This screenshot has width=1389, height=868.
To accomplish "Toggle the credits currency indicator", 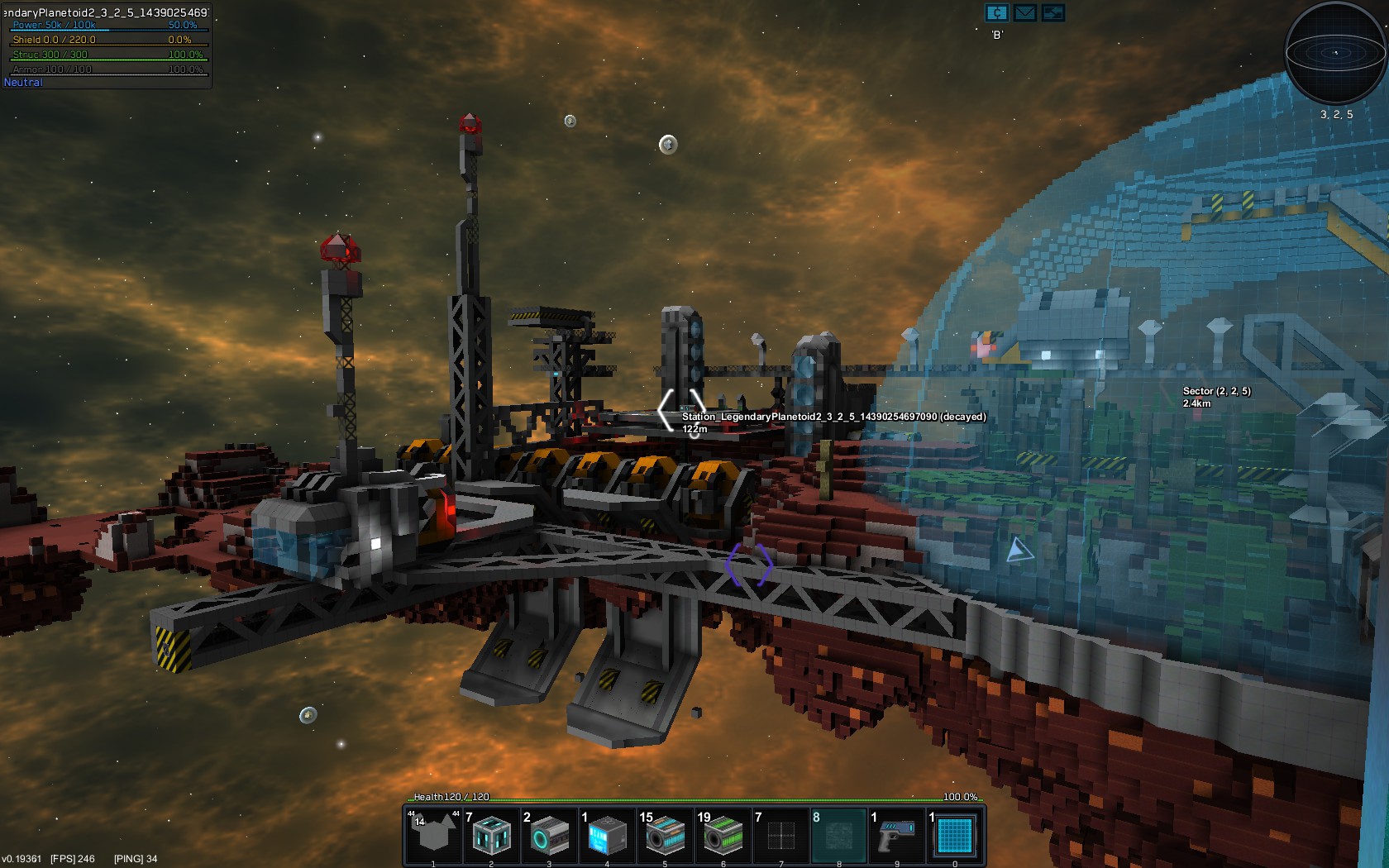I will pos(995,13).
